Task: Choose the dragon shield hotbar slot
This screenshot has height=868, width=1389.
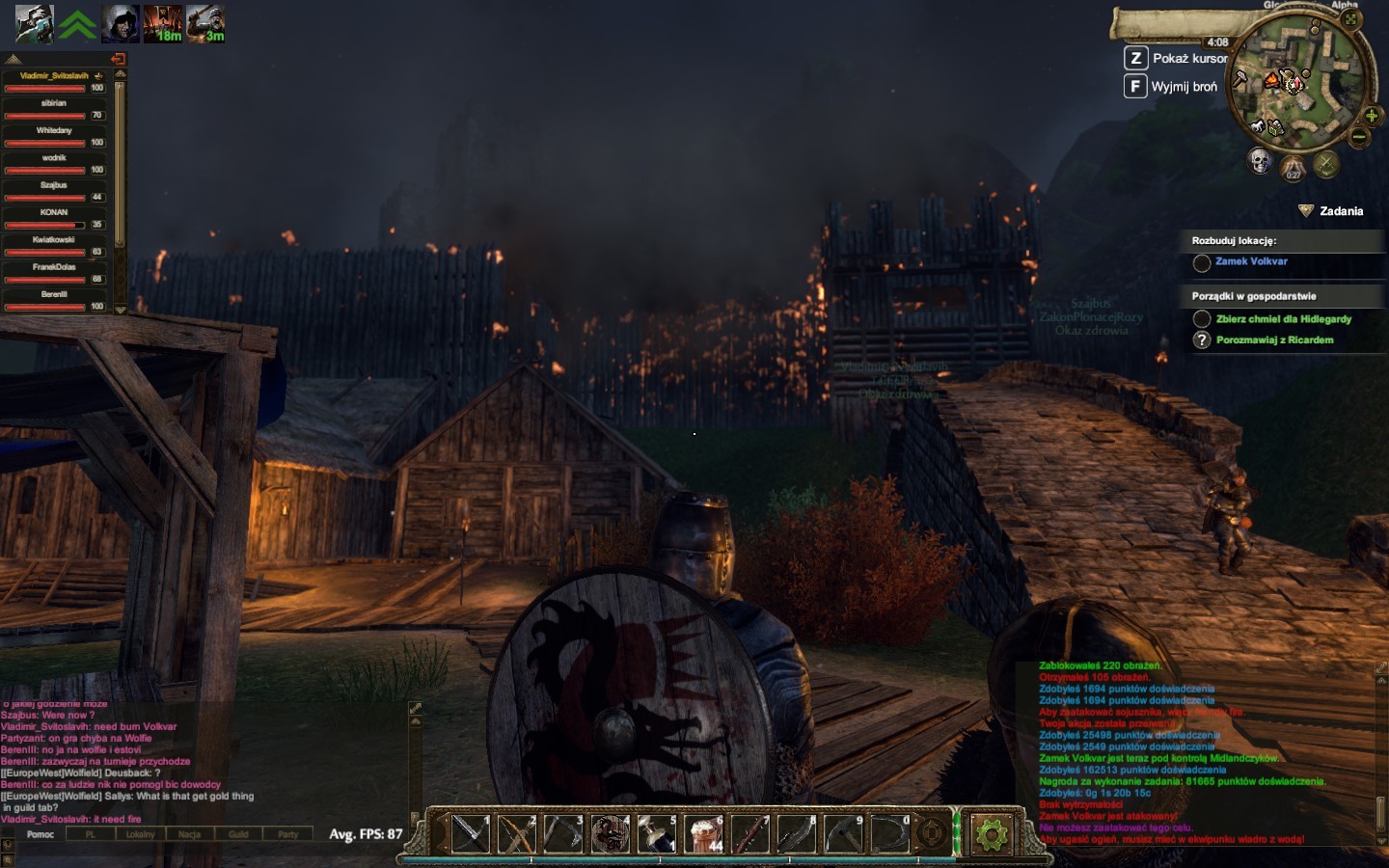Action: [610, 833]
